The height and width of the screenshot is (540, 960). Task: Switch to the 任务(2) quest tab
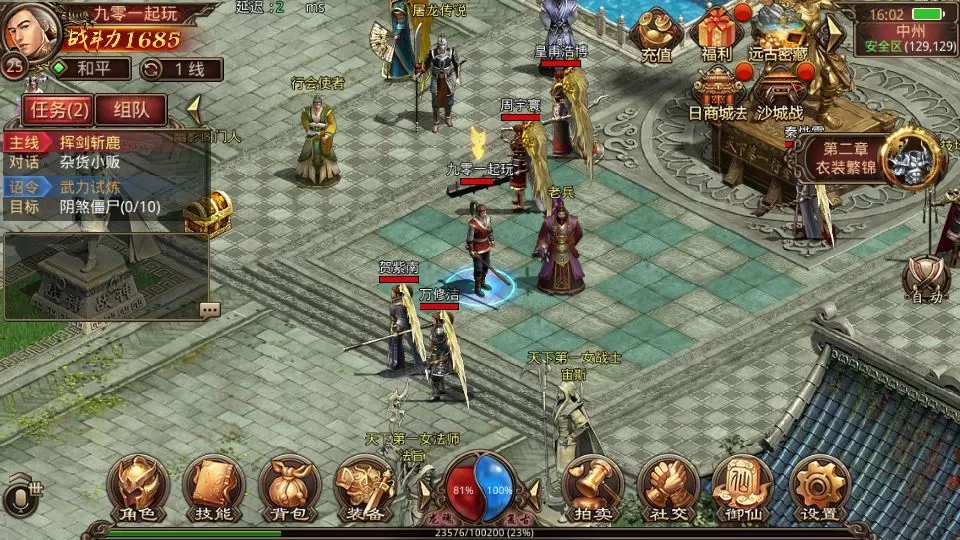[x=58, y=109]
